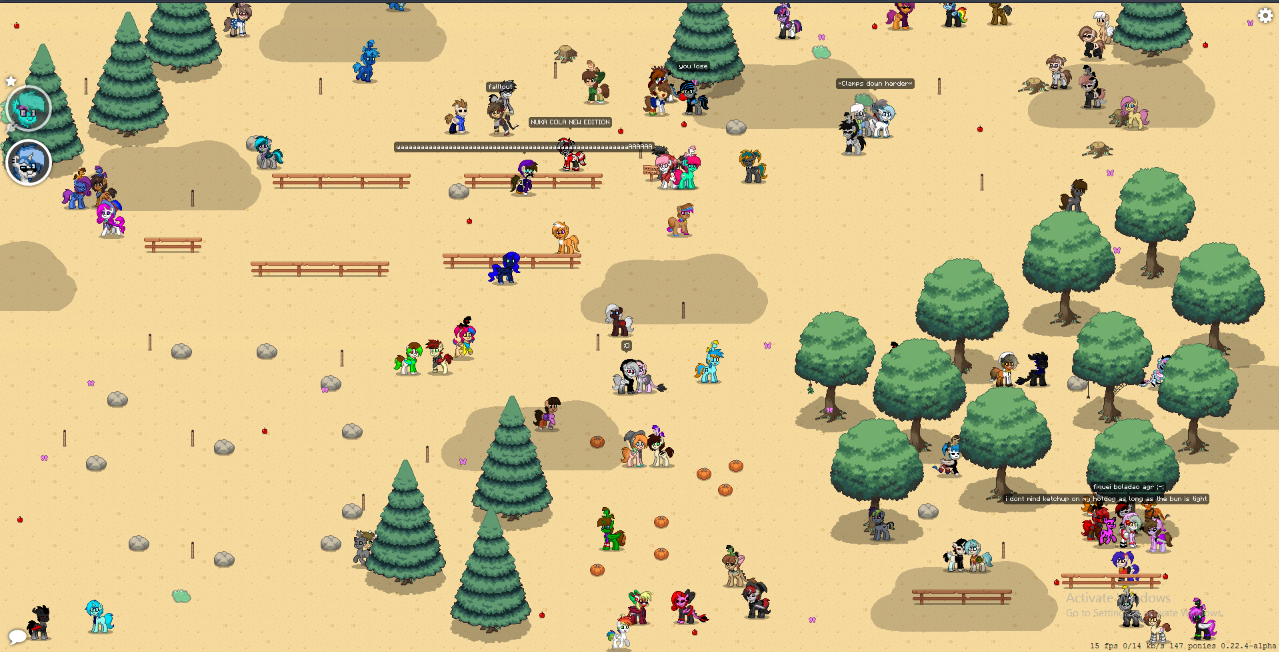Screen dimensions: 1279x652
Task: Click the white star party icon
Action: [x=11, y=81]
